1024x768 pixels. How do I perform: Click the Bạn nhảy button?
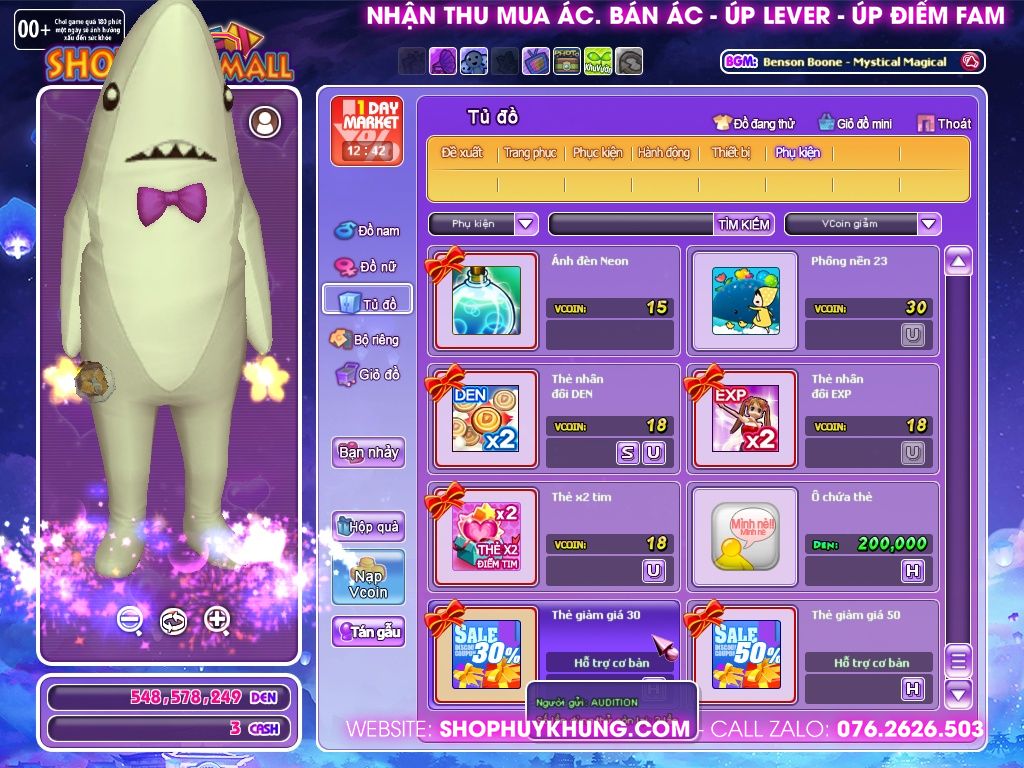pyautogui.click(x=368, y=452)
